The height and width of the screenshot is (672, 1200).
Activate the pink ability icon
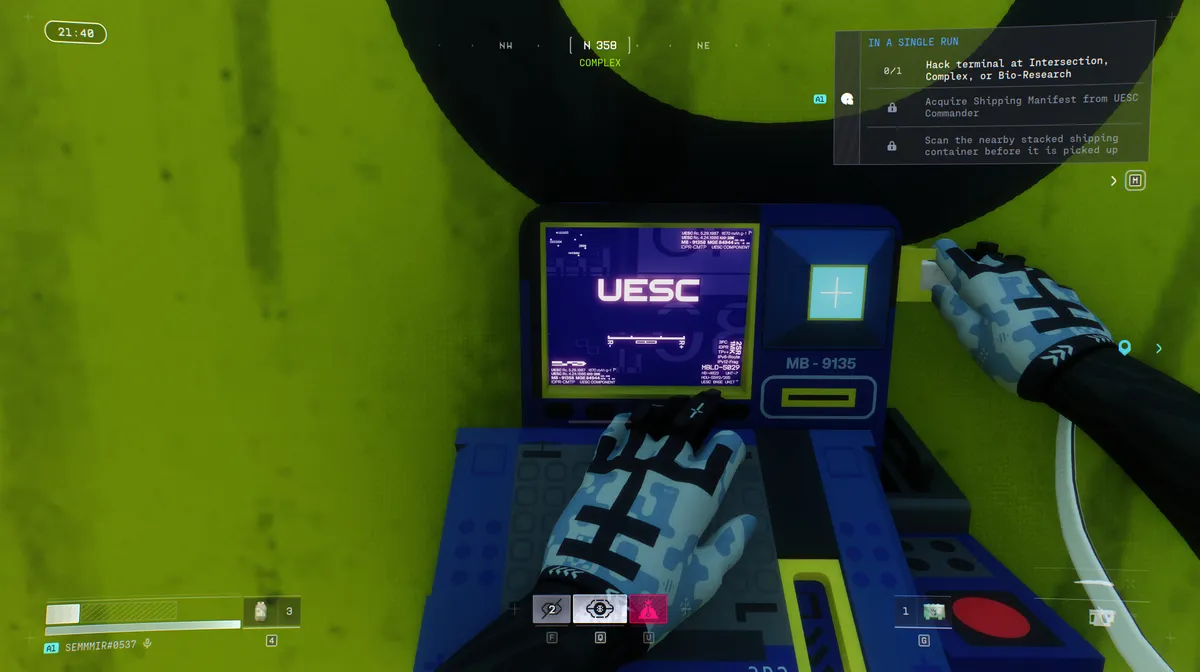point(648,608)
